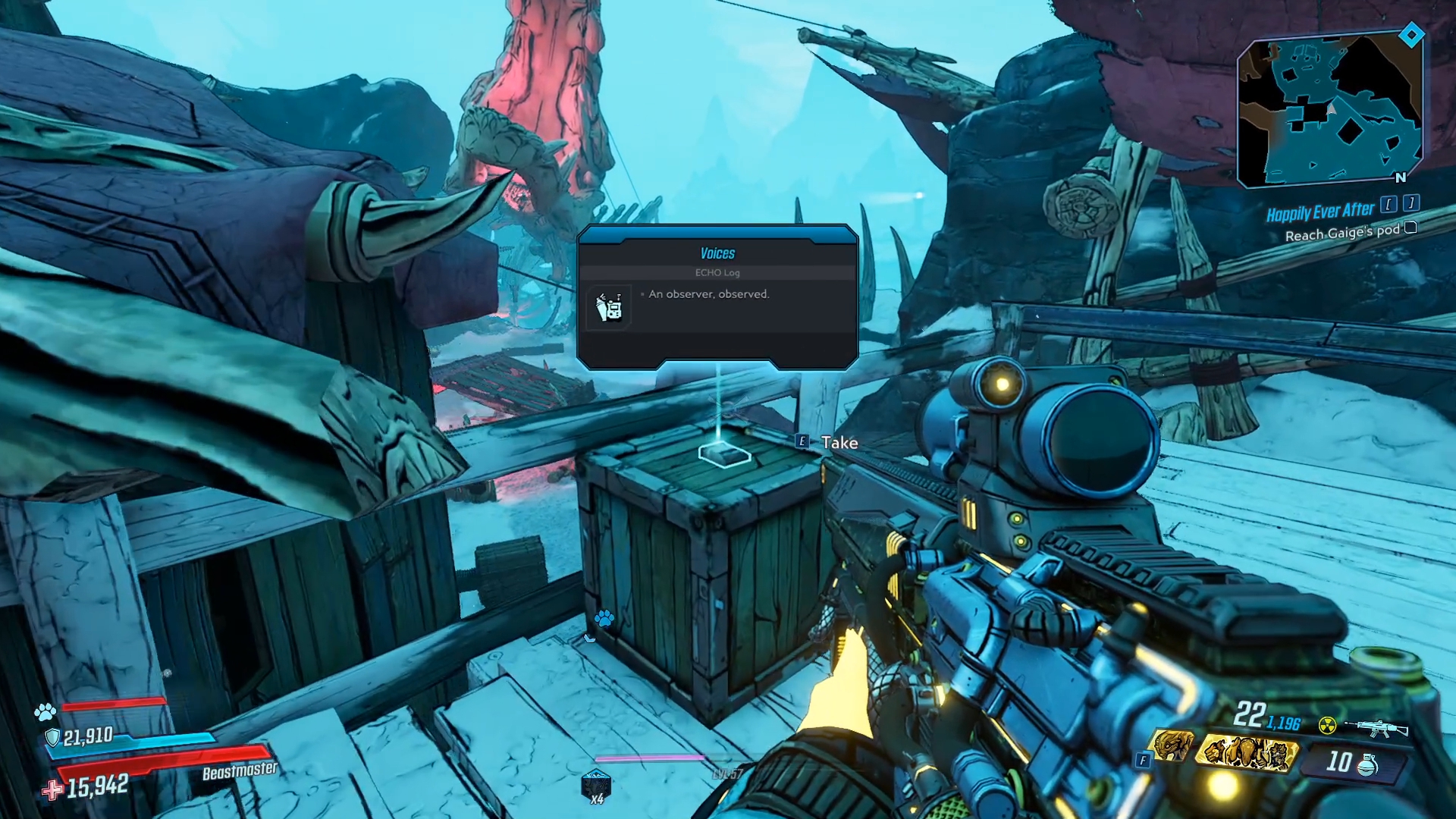Expand the right bracket next to mission title

[x=1412, y=203]
